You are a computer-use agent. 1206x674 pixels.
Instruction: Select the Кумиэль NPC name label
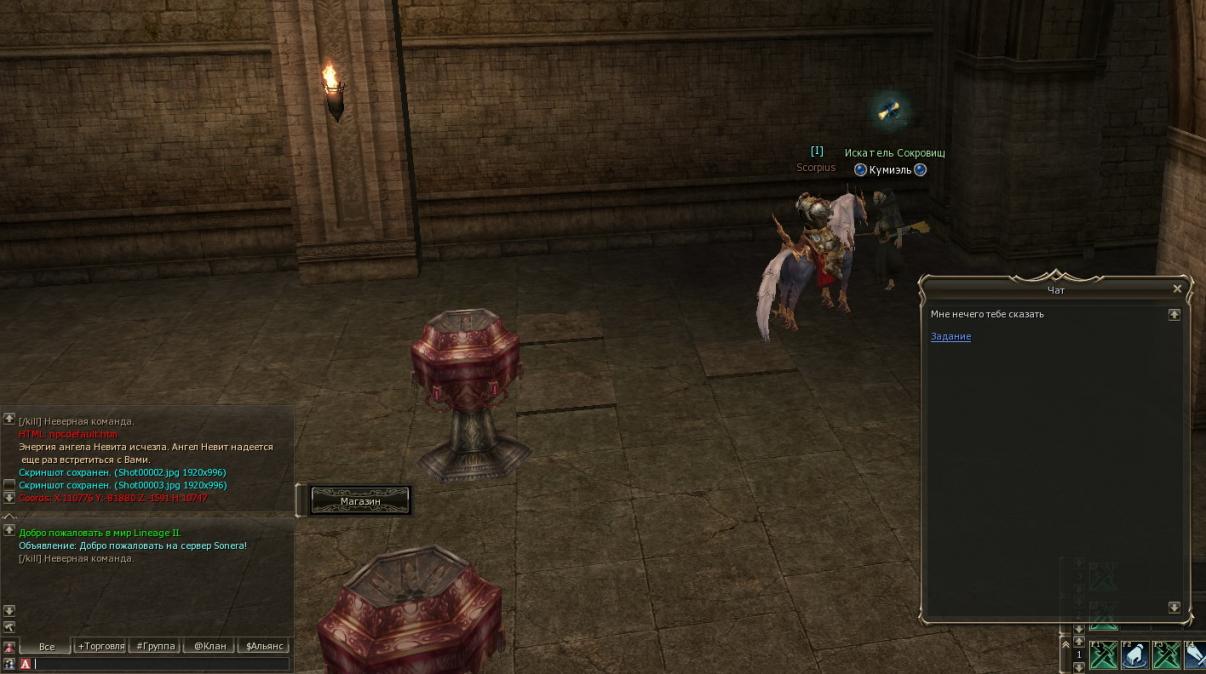(x=889, y=170)
